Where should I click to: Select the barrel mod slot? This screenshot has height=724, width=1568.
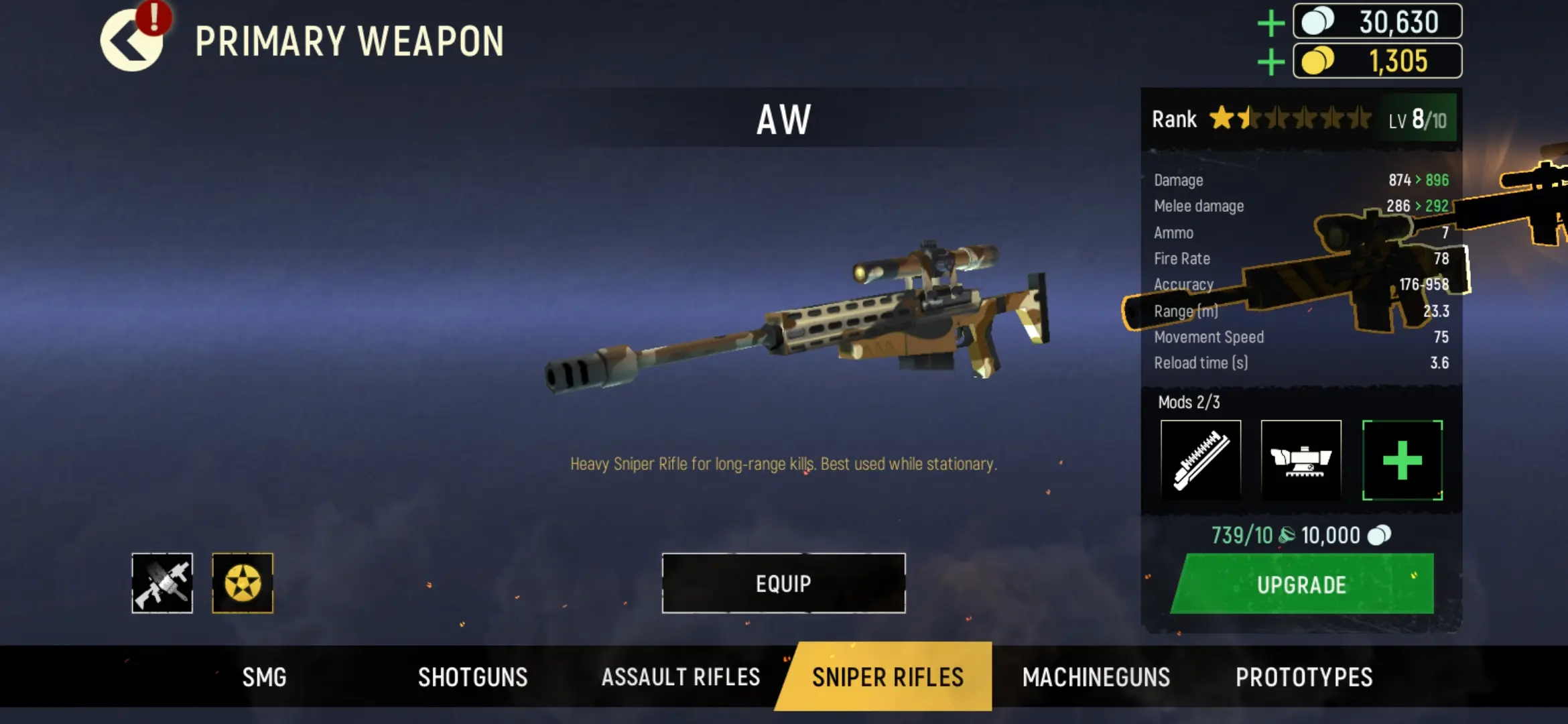(1201, 460)
